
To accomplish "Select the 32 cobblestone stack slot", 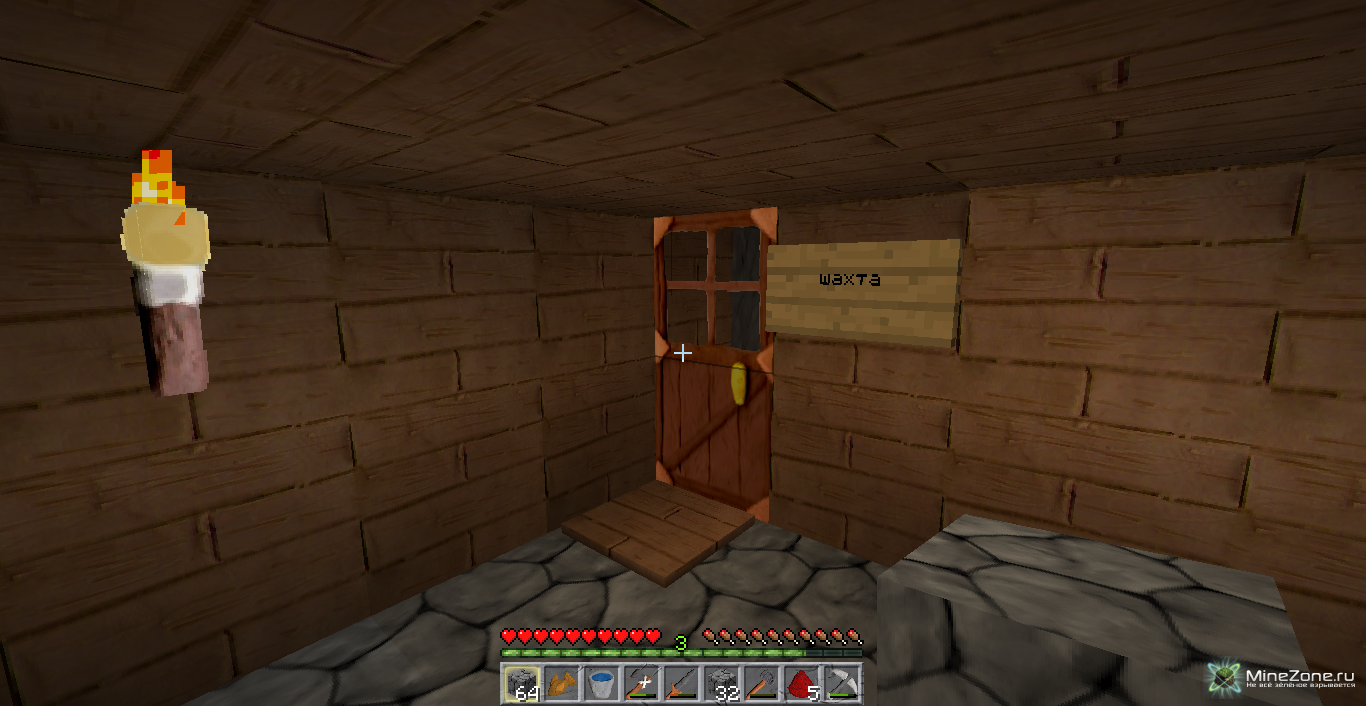I will click(x=721, y=684).
